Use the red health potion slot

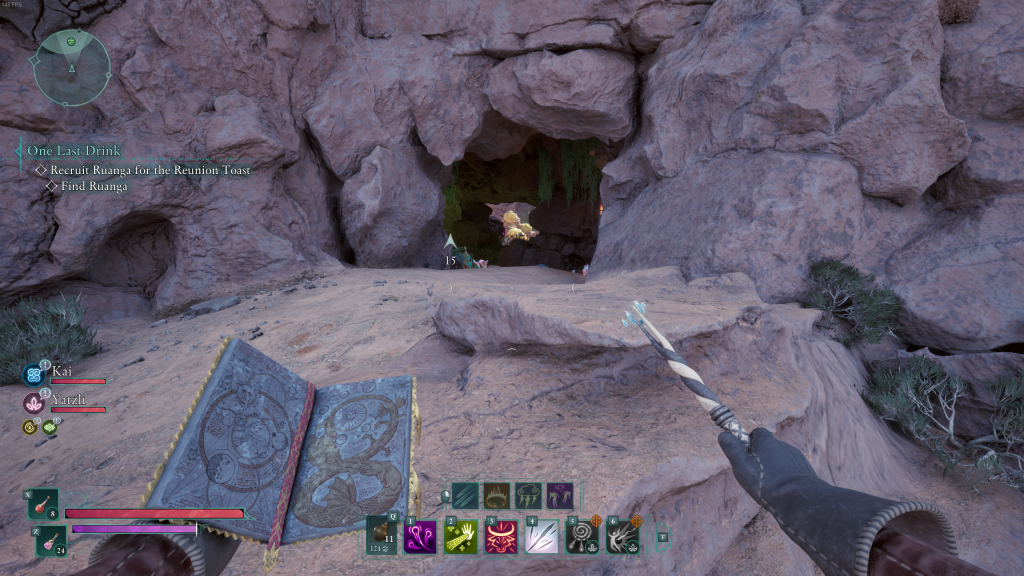45,505
